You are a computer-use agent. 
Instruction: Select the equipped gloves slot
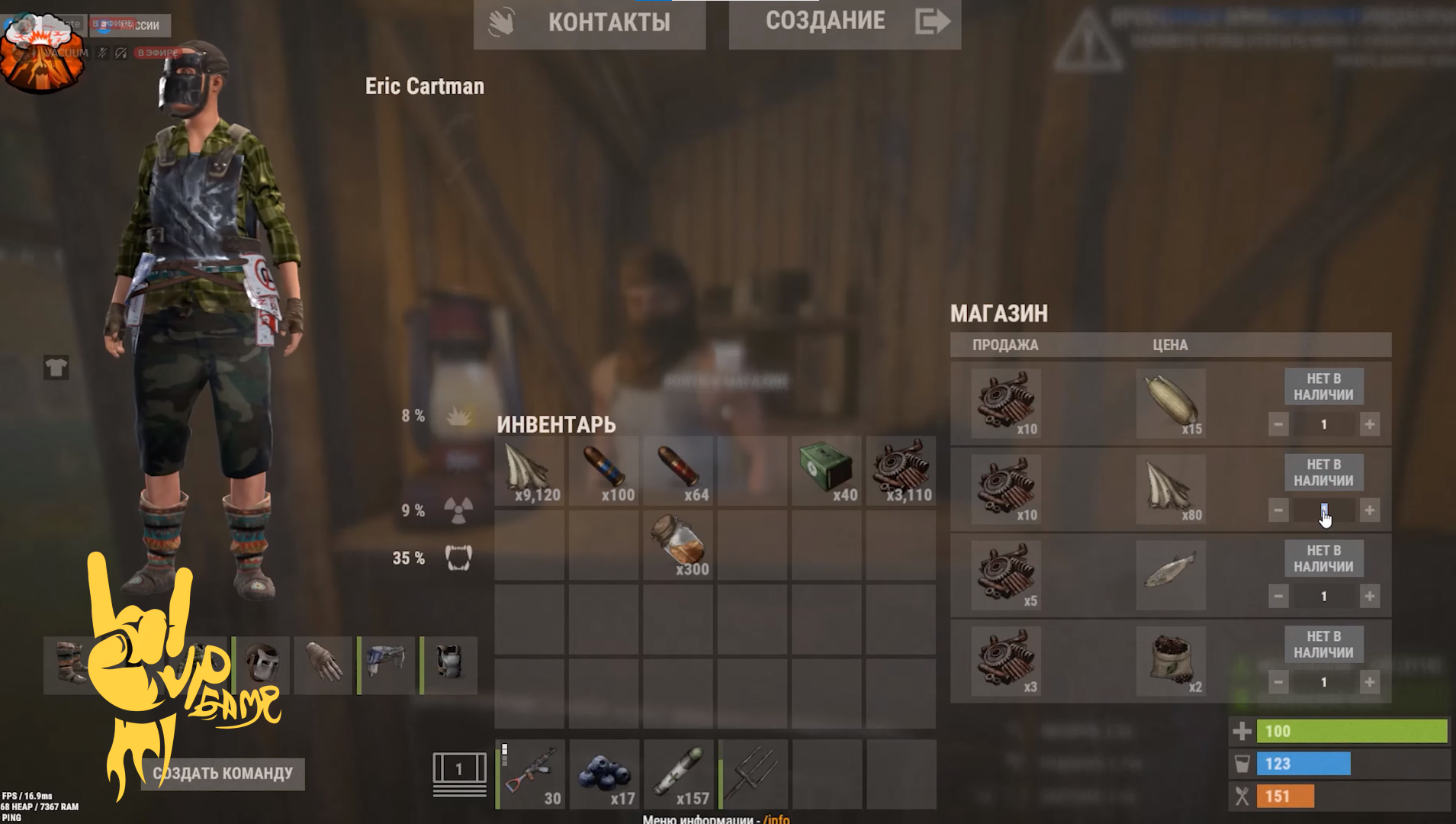coord(323,664)
